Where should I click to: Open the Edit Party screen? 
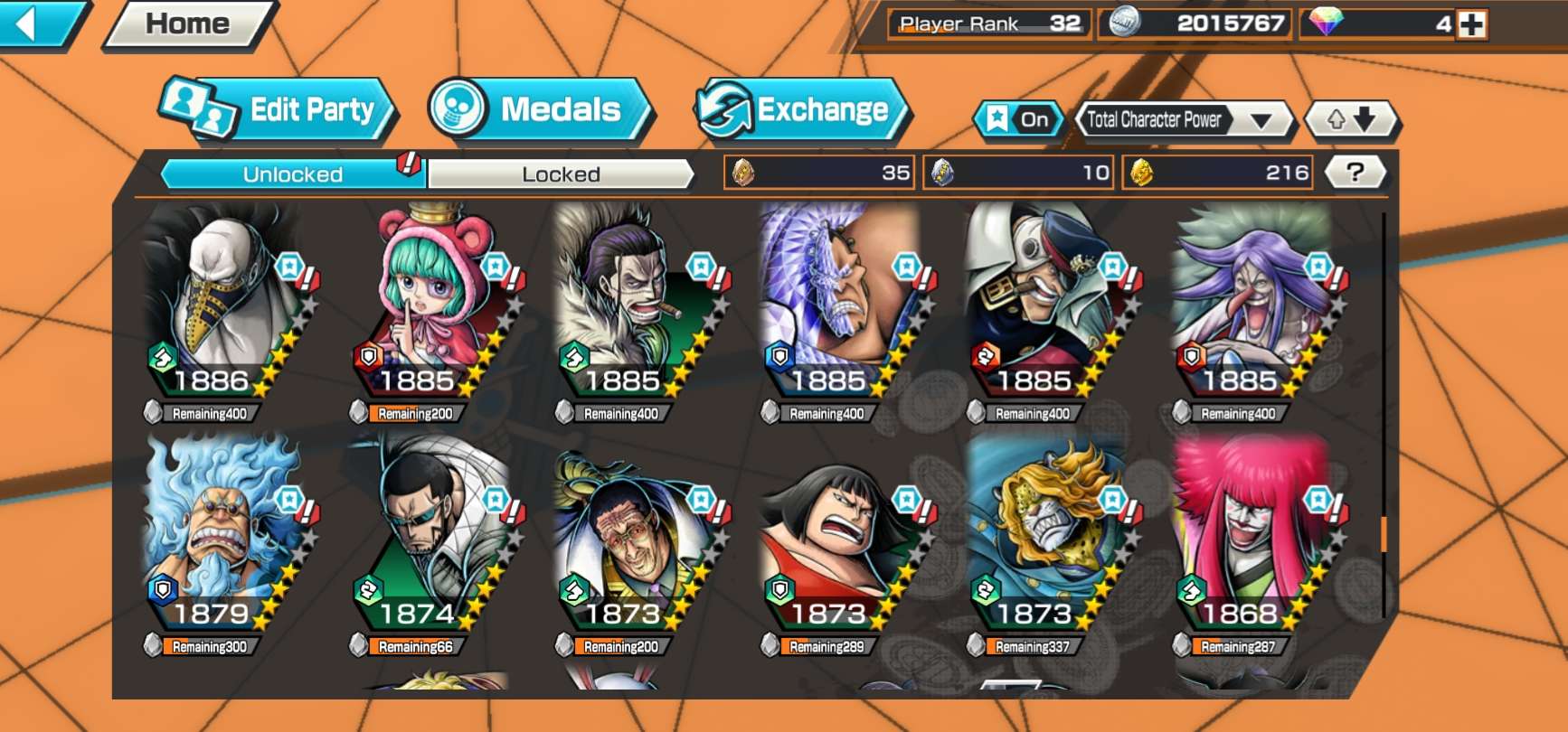tap(280, 110)
